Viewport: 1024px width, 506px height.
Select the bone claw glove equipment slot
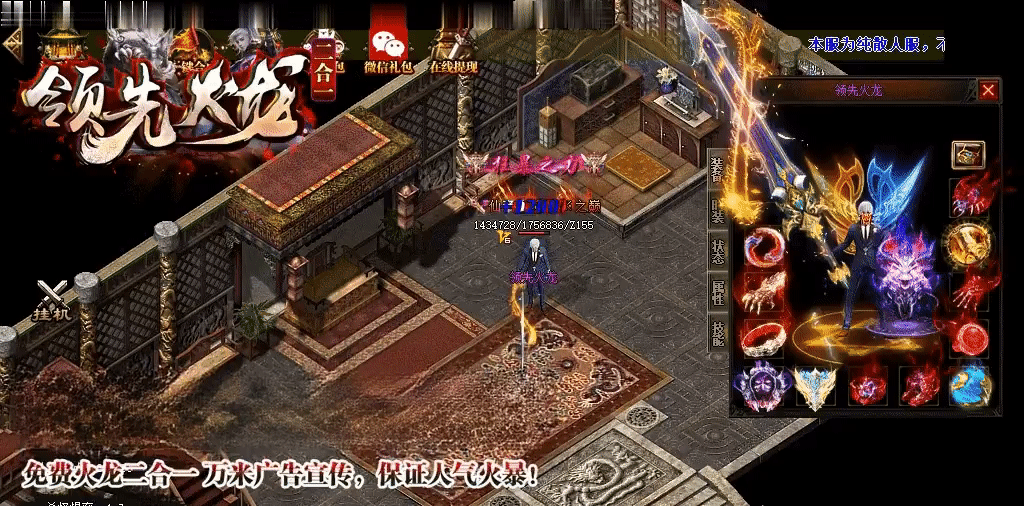[x=762, y=292]
